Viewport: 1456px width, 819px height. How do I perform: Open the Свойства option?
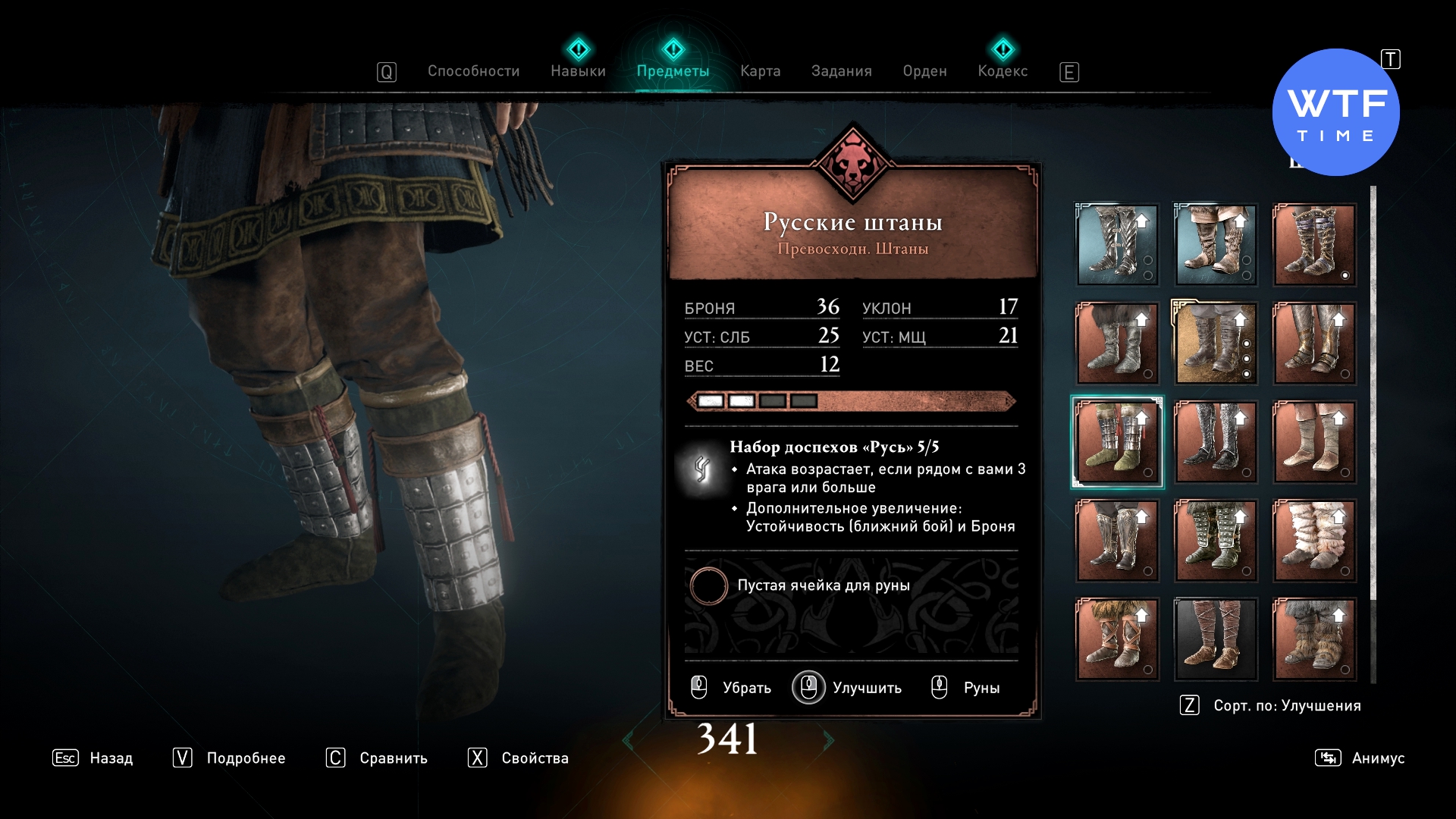coord(518,758)
